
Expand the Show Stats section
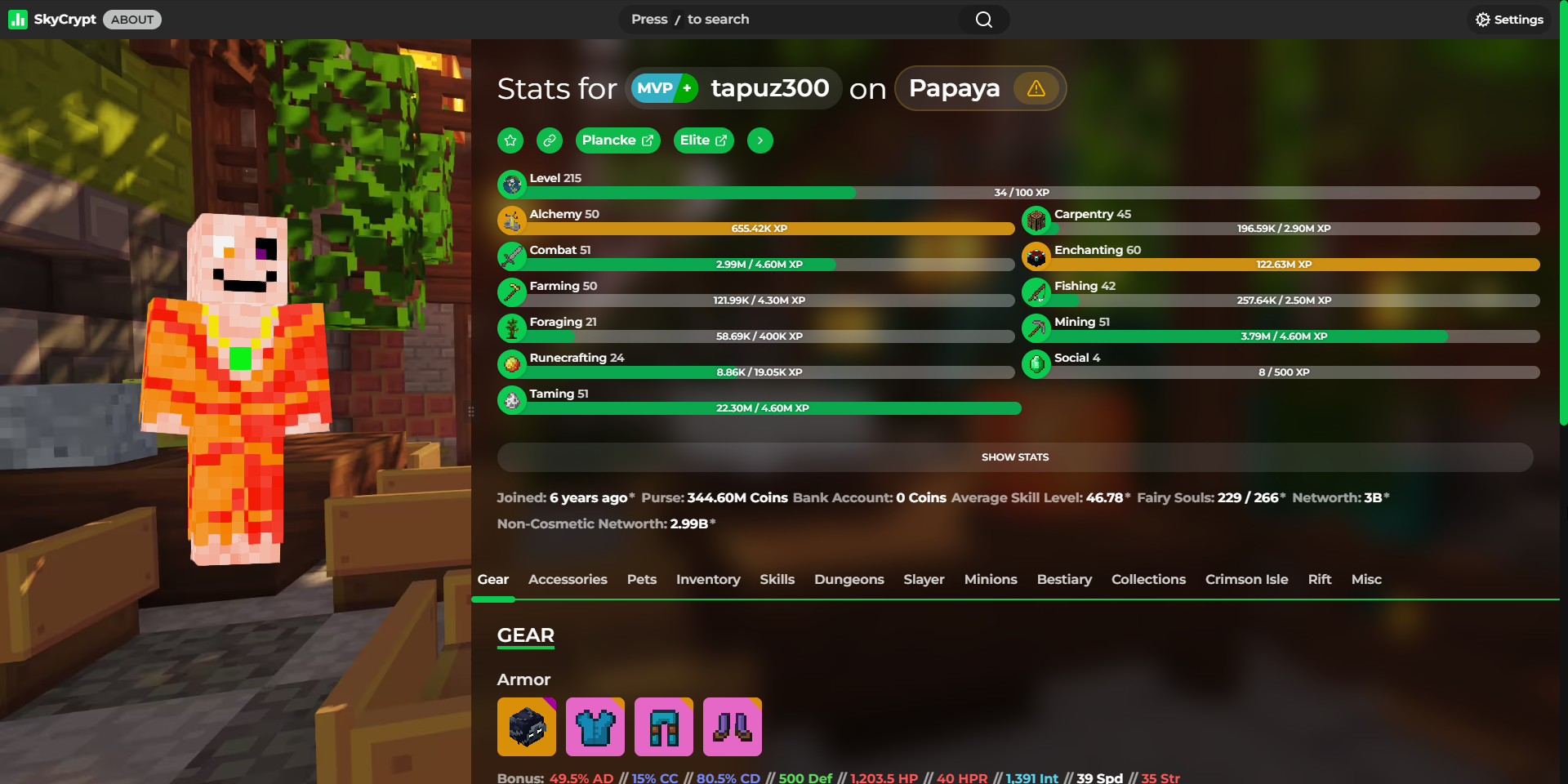pos(1014,457)
